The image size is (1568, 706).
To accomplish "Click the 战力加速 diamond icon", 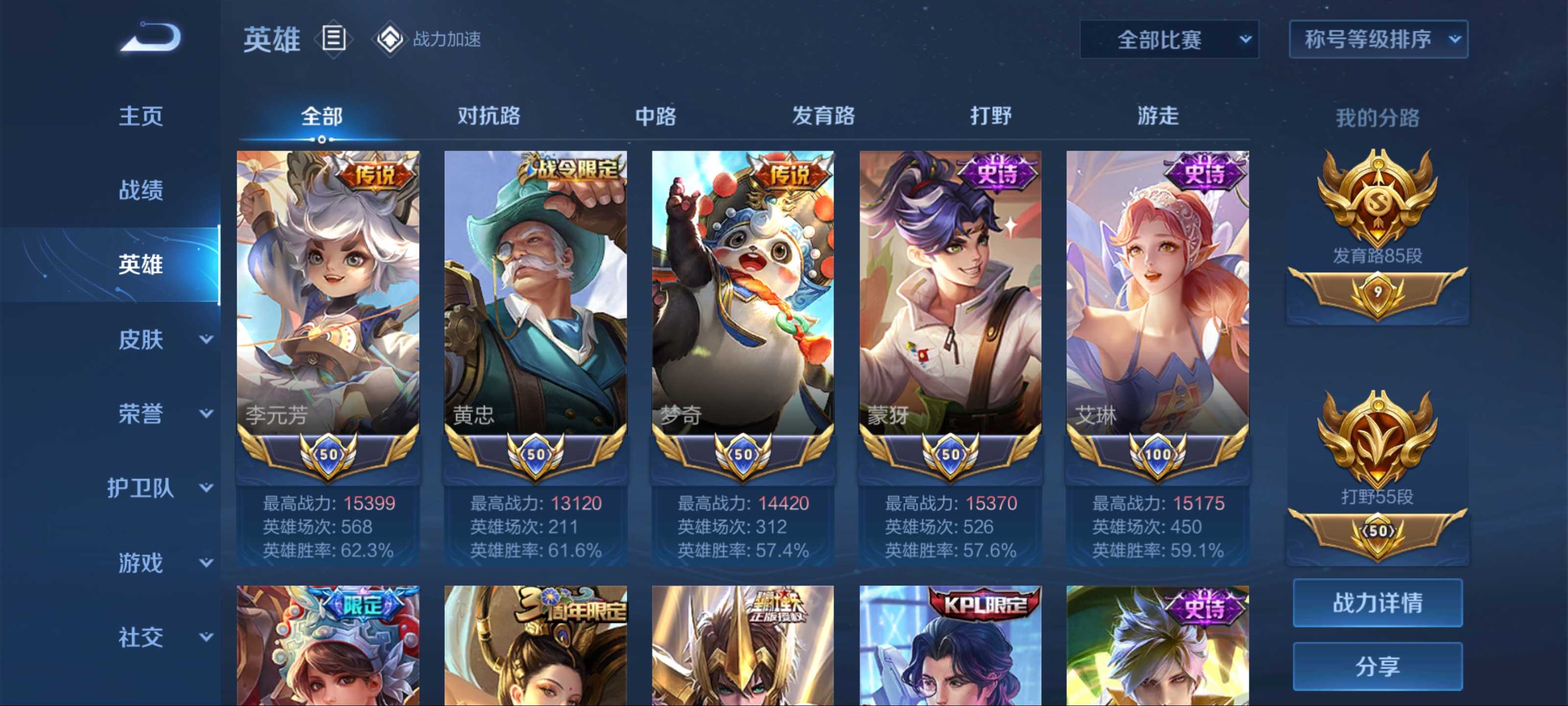I will [390, 40].
